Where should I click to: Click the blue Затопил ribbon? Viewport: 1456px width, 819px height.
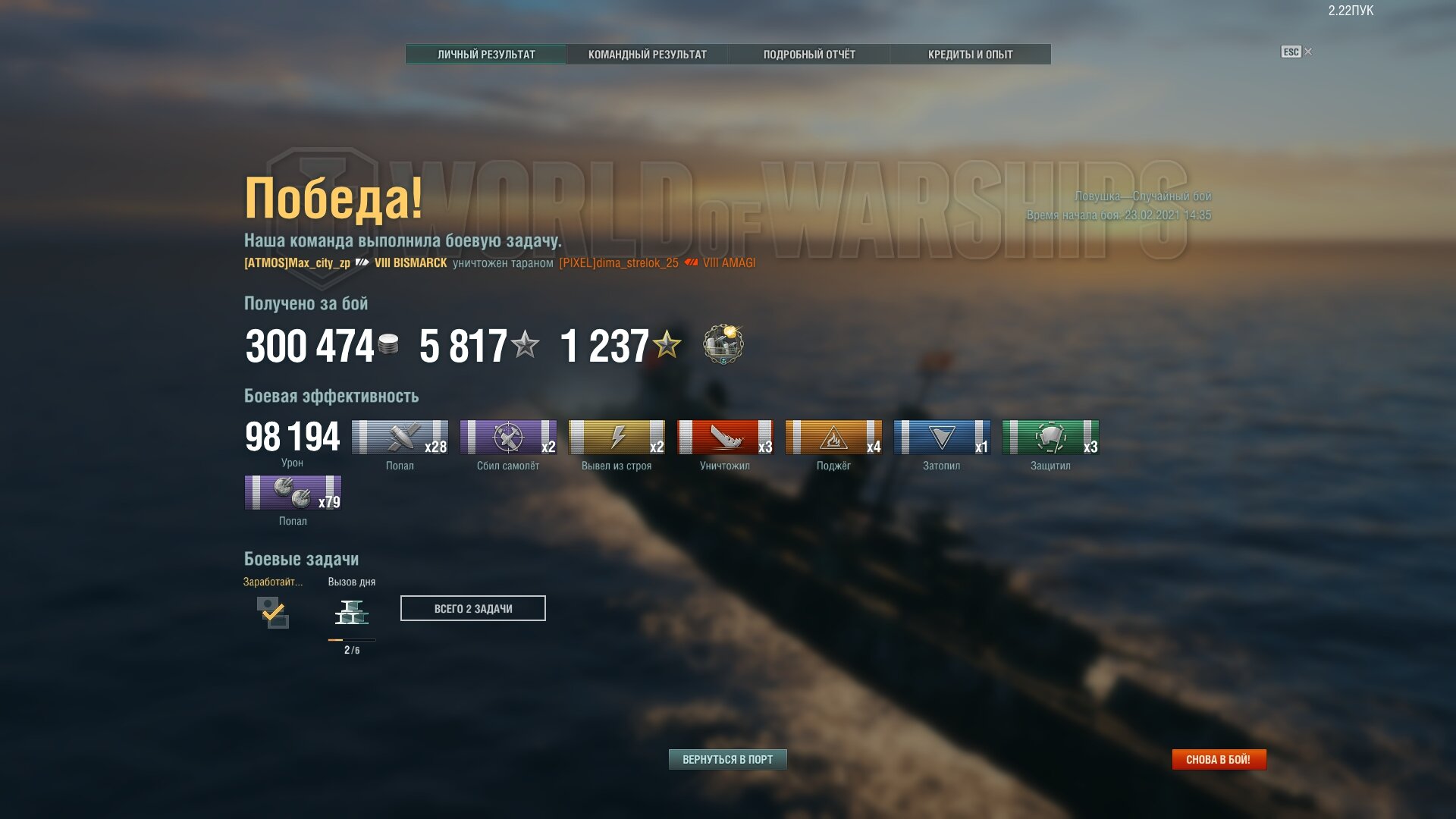click(x=942, y=438)
